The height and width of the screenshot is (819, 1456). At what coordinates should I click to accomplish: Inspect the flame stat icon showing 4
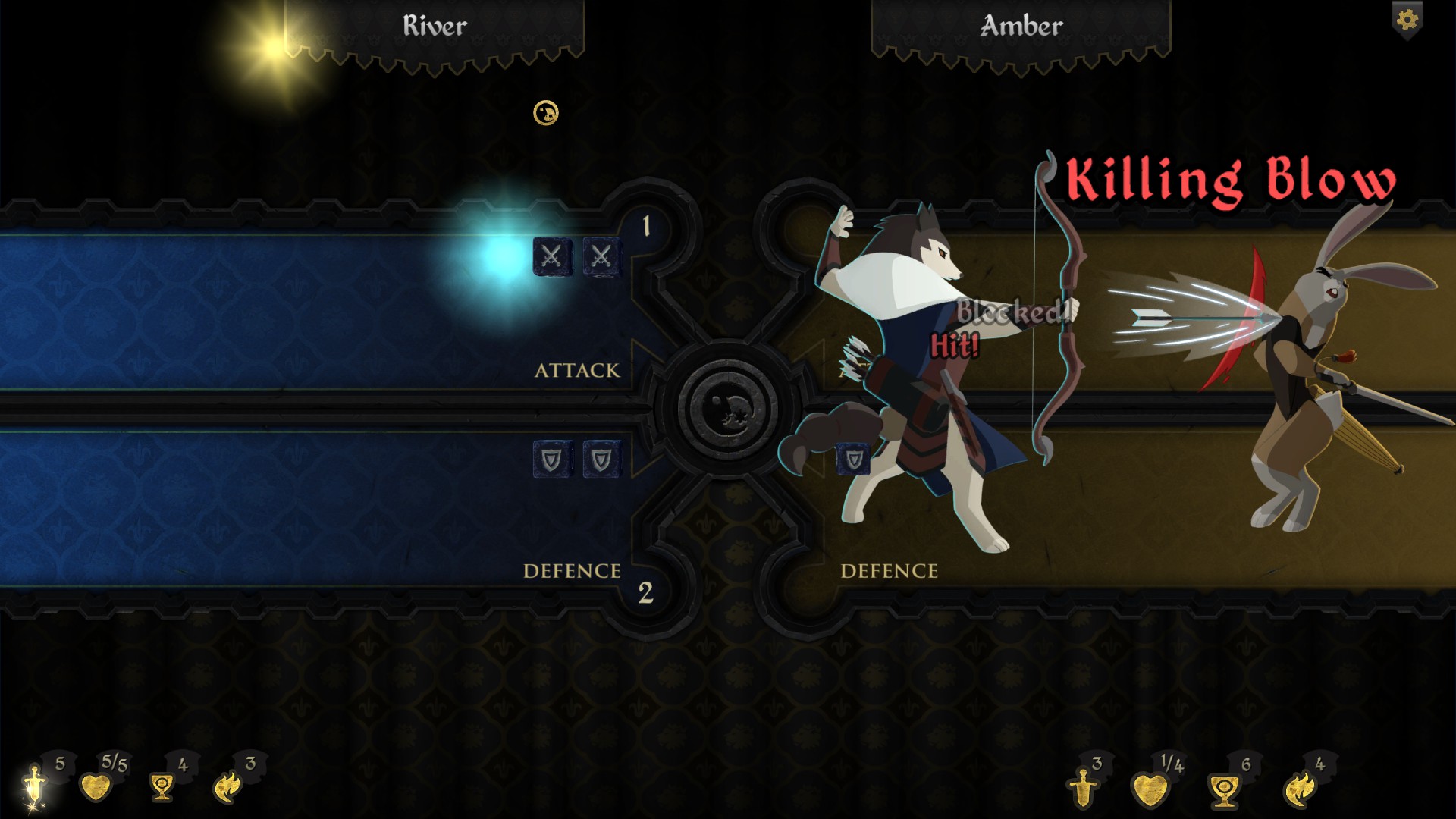[x=1298, y=789]
